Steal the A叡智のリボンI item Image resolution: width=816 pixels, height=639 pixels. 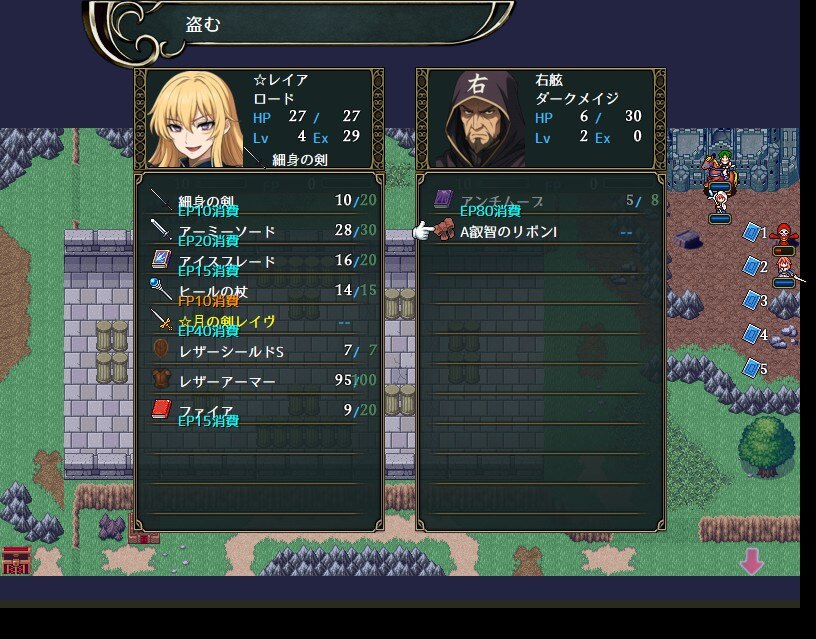point(541,232)
